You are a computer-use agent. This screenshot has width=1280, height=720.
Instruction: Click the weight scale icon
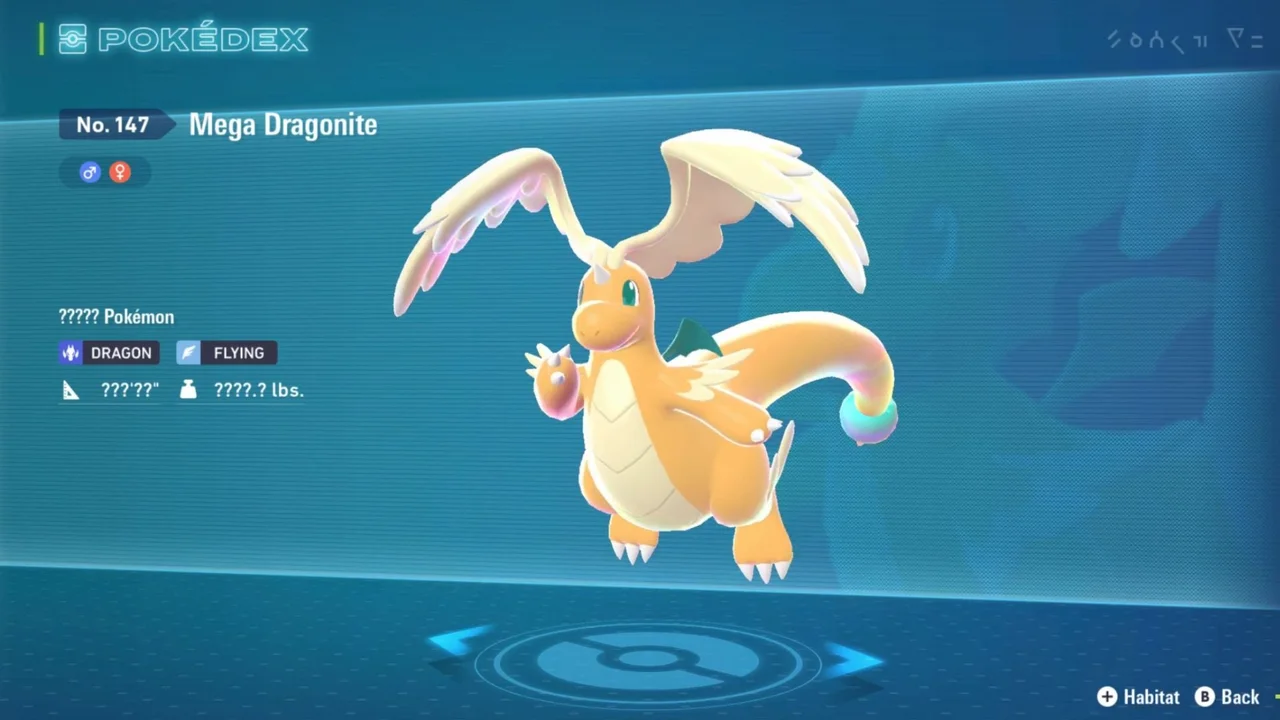click(x=187, y=390)
